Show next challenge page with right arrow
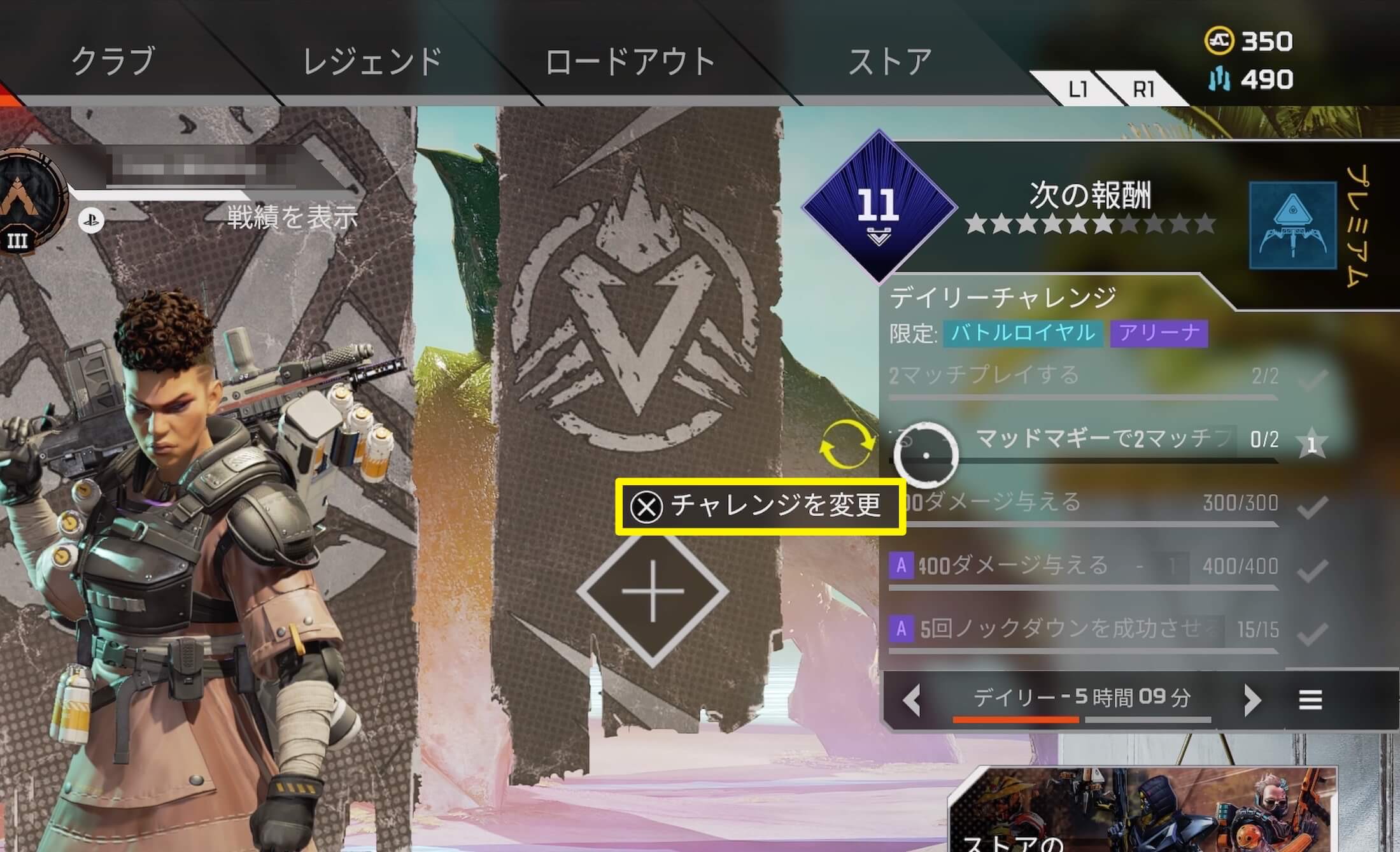The image size is (1400, 852). pos(1252,700)
